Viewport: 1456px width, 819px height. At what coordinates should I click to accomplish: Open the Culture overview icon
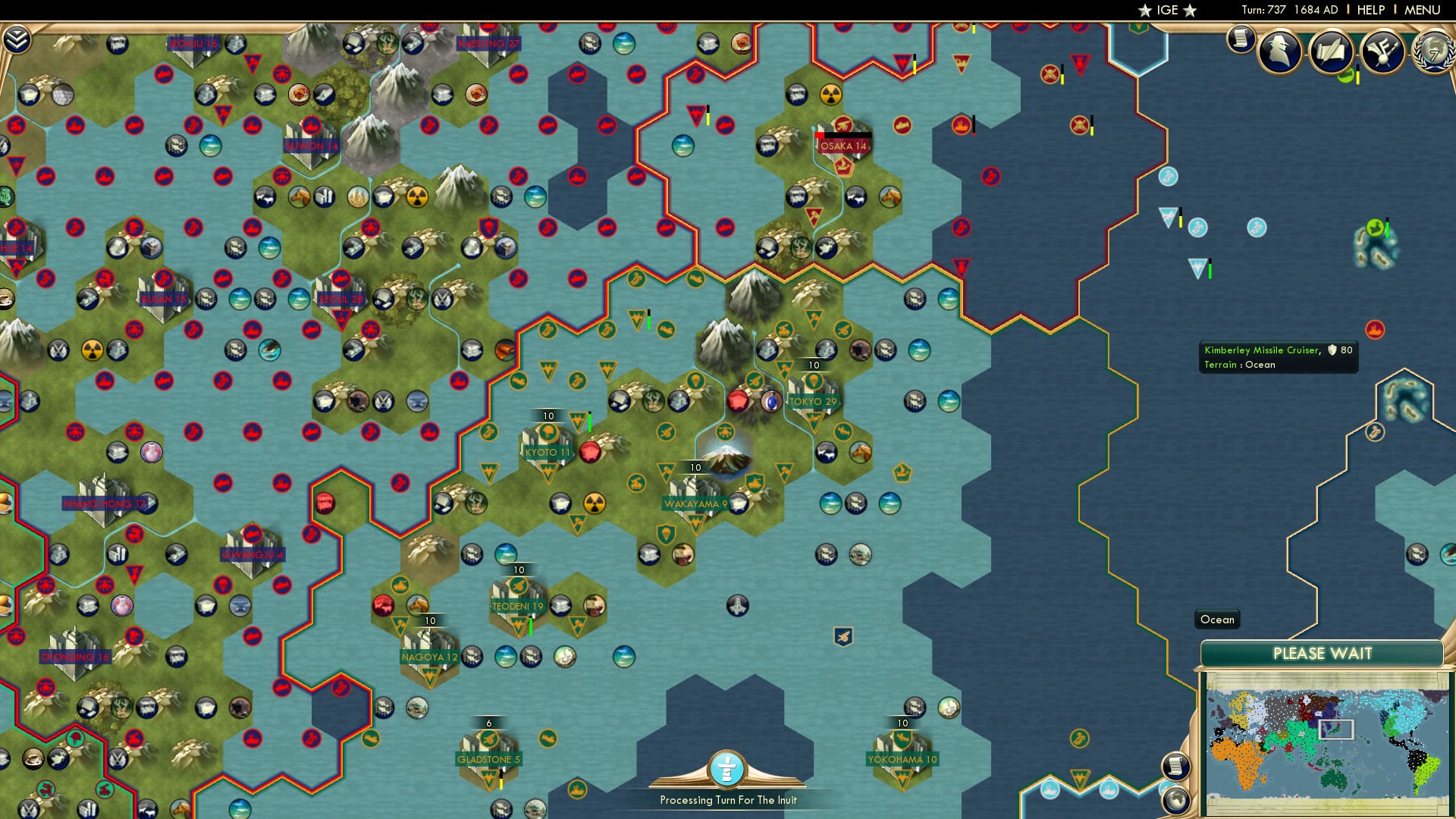click(1385, 52)
